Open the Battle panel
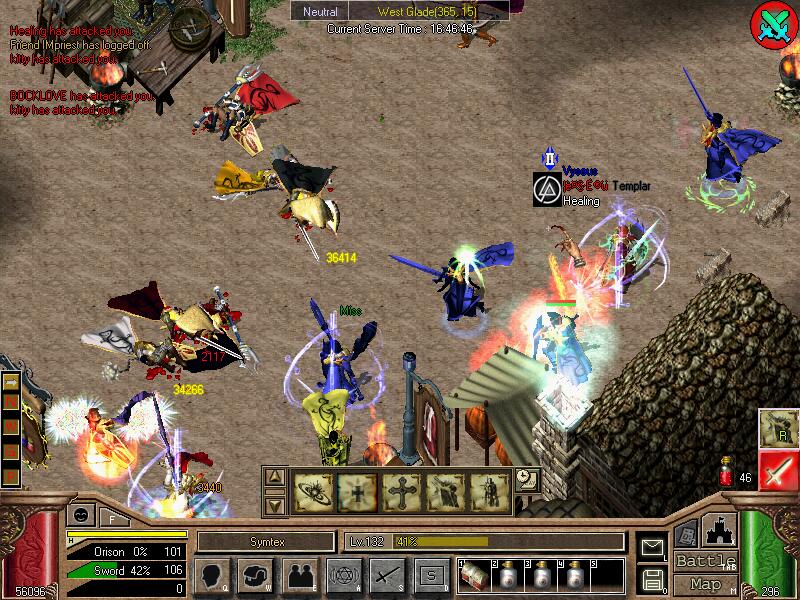 [706, 561]
